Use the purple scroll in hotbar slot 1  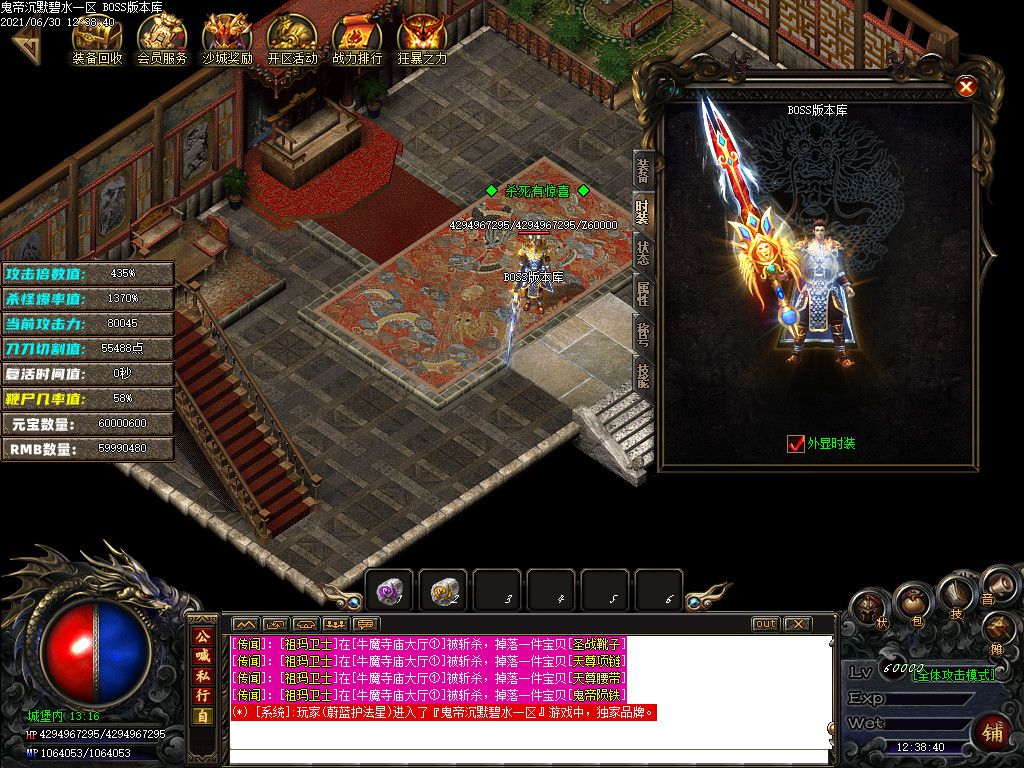tap(389, 592)
